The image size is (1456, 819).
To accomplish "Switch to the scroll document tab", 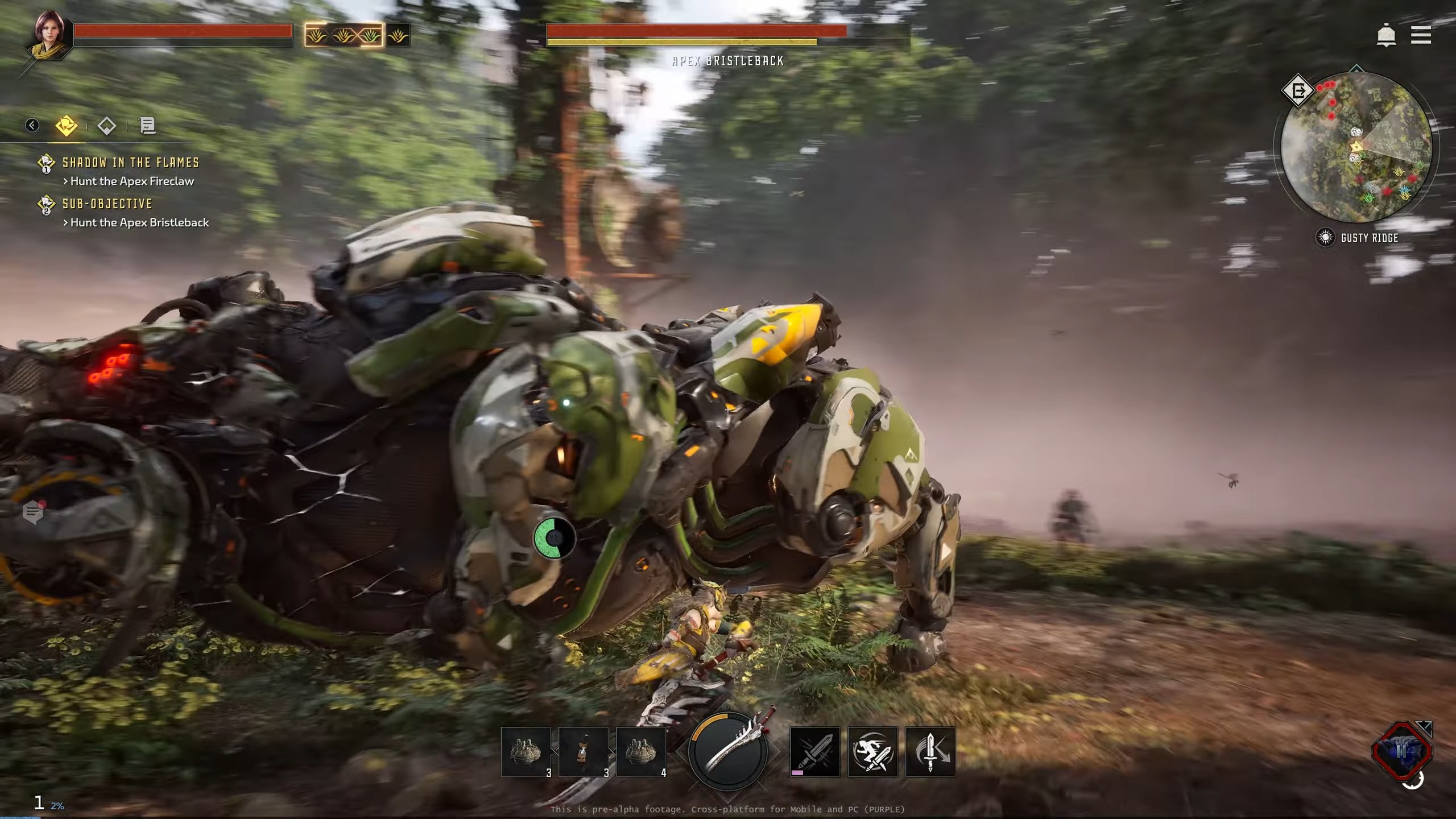I will coord(148,126).
